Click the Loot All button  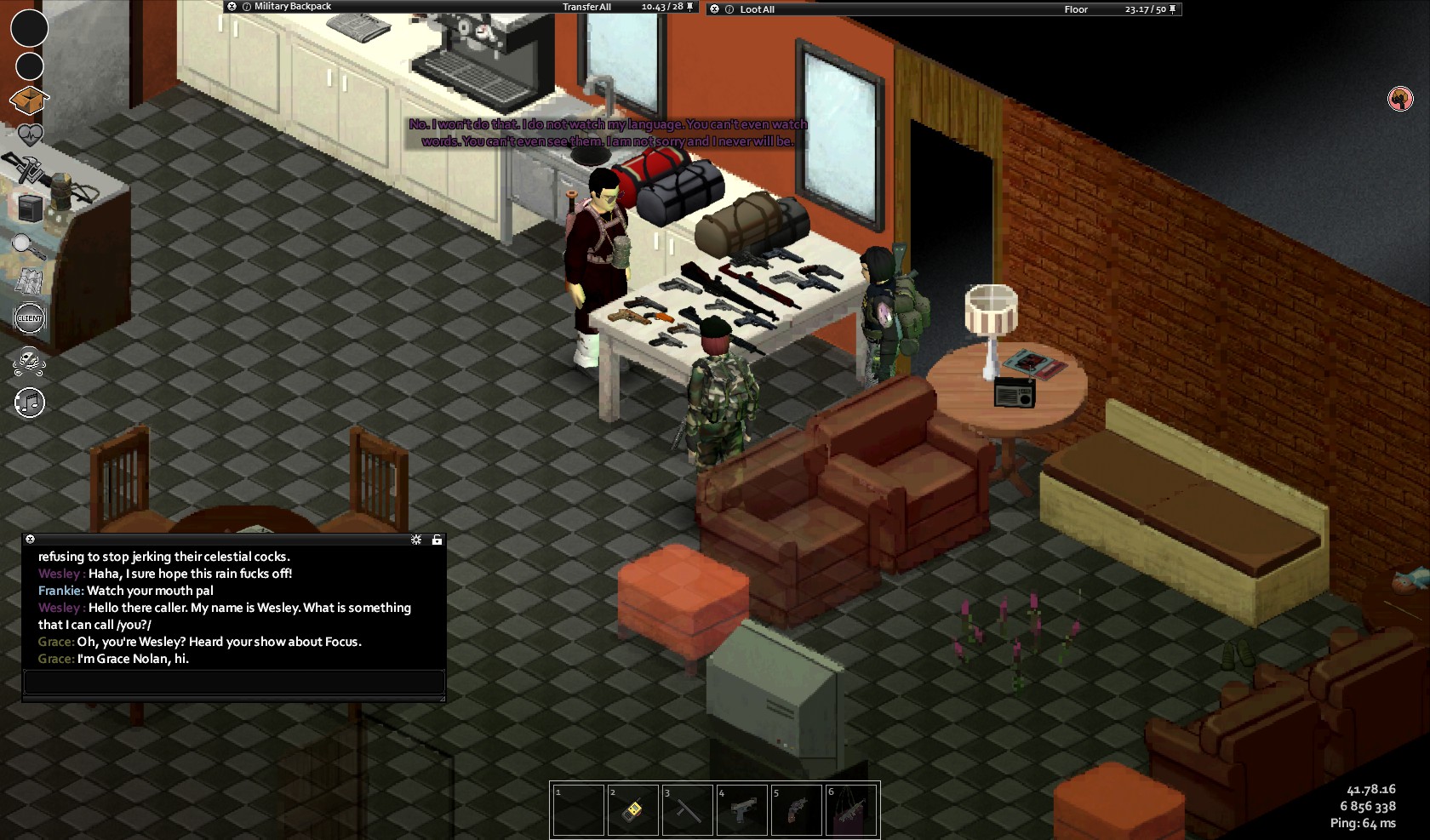(757, 9)
